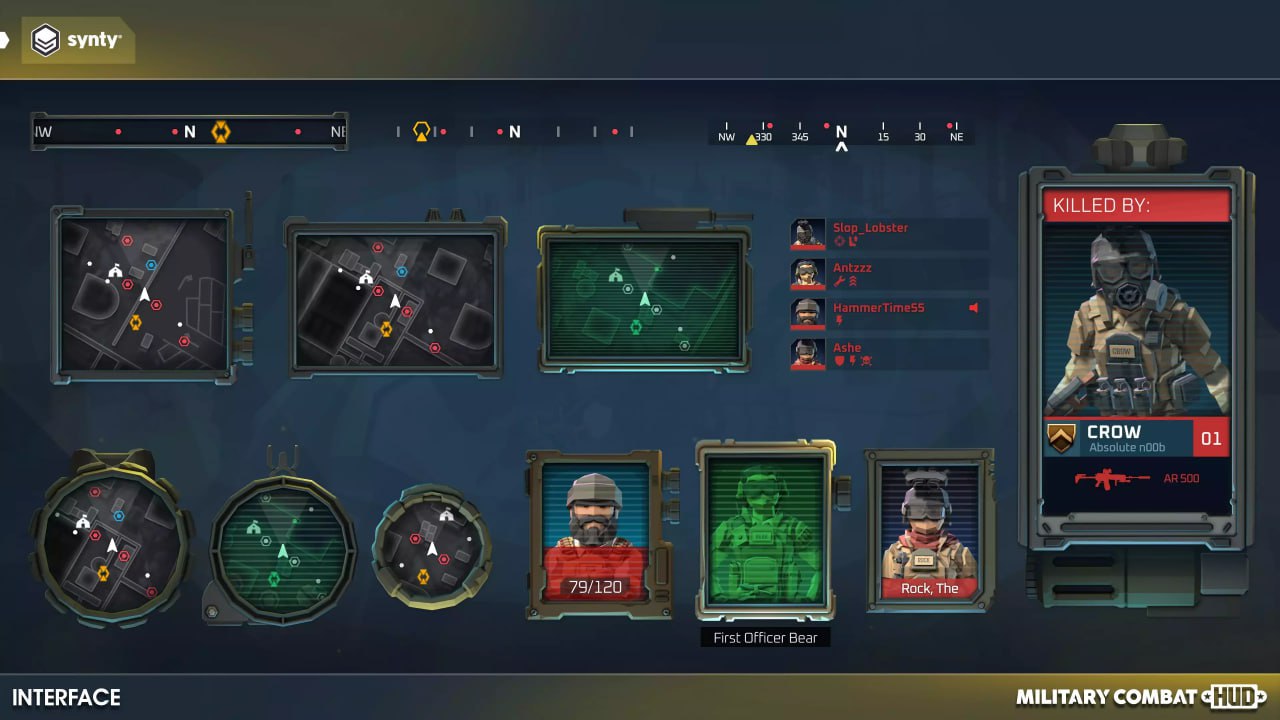The width and height of the screenshot is (1280, 720).
Task: Click the skull icon next to Ashe
Action: coord(866,359)
